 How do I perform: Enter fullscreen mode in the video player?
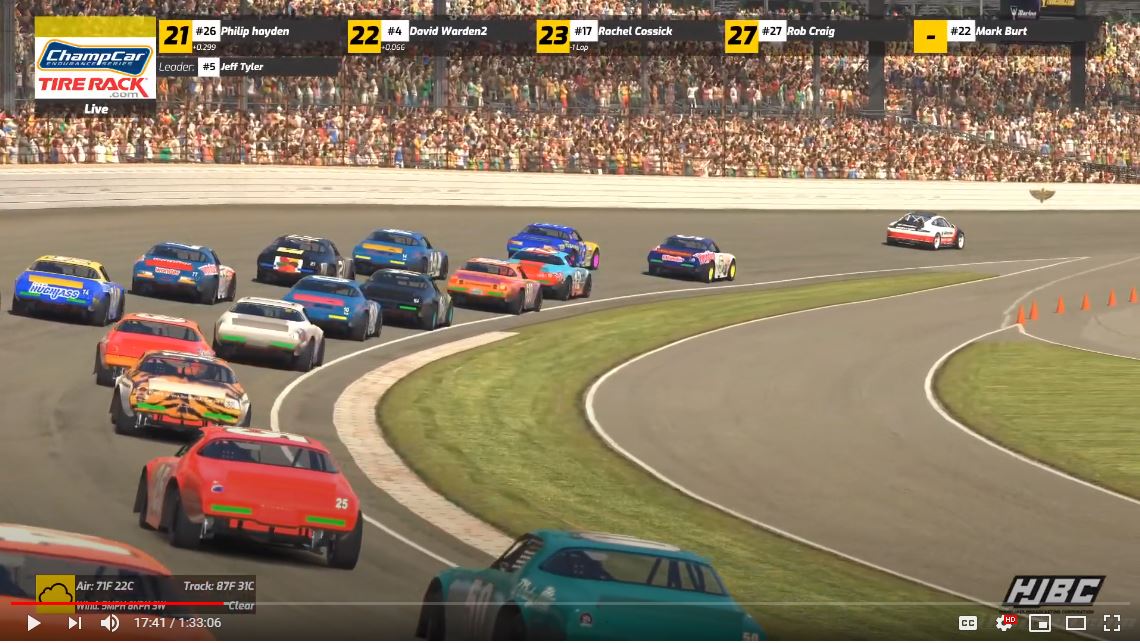click(x=1111, y=623)
